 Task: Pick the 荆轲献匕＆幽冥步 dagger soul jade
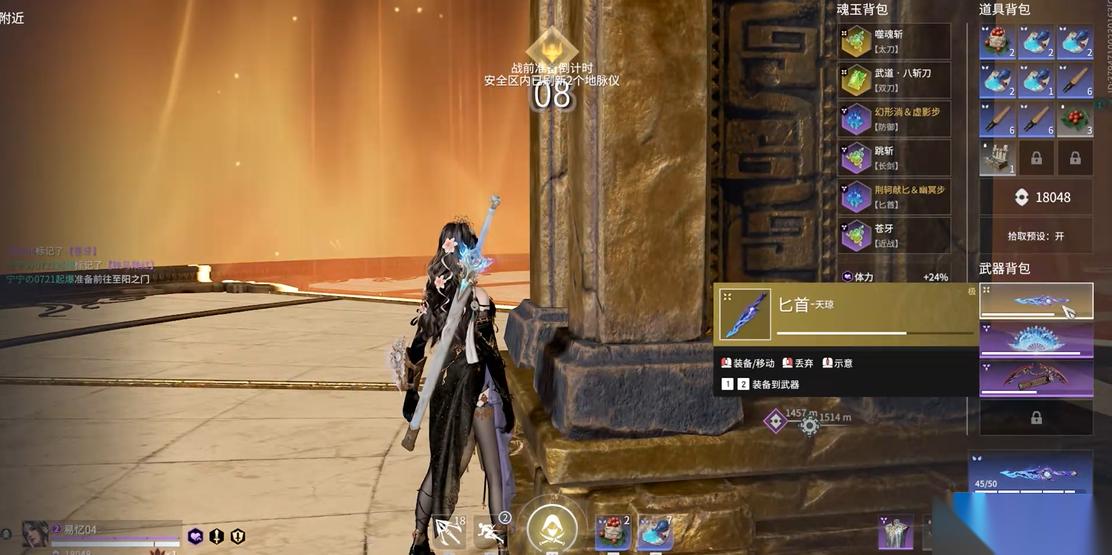894,196
